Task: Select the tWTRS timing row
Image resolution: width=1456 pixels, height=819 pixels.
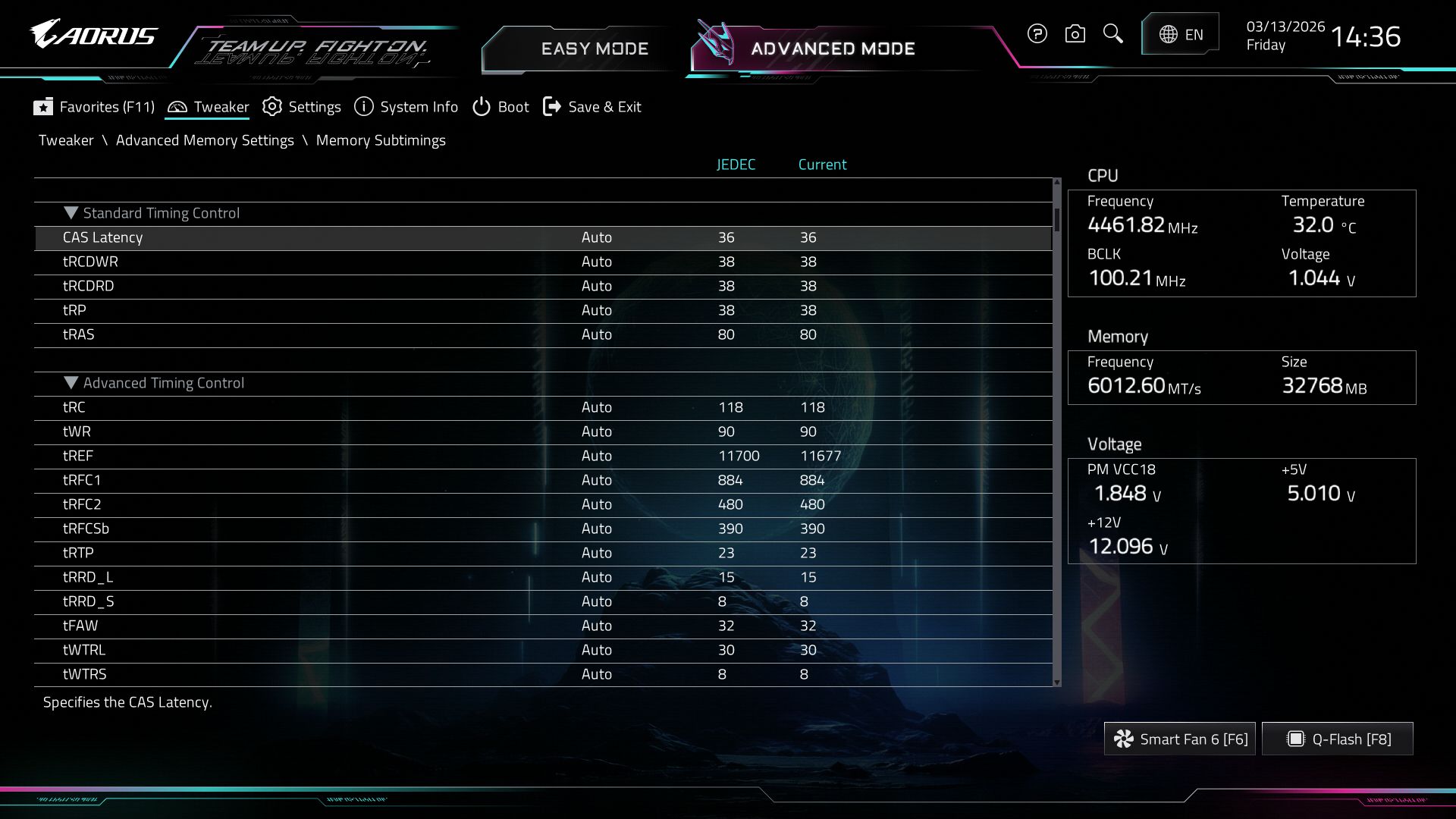Action: pos(85,674)
